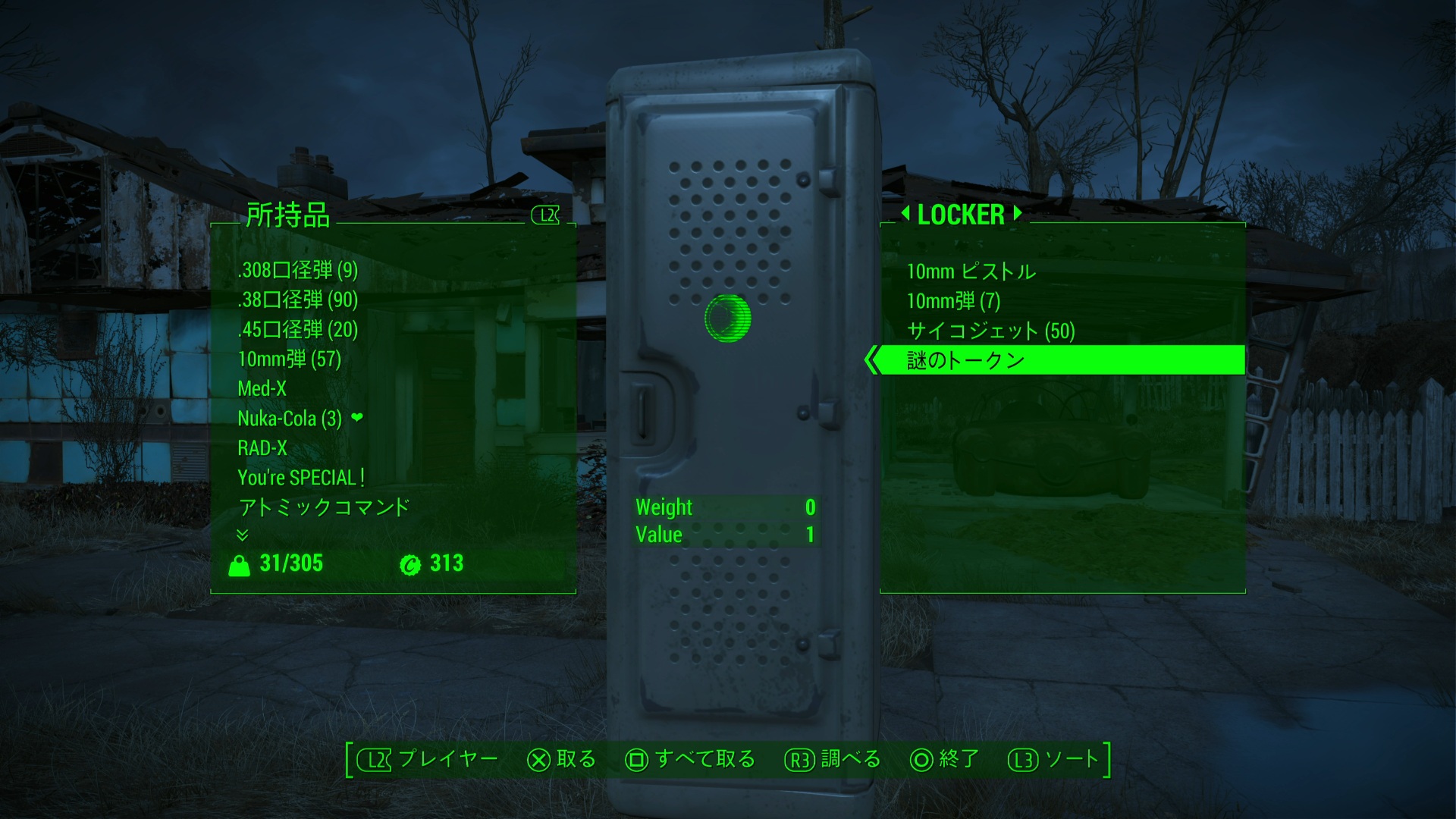Viewport: 1456px width, 819px height.
Task: Select Nuka-Cola (3) entry
Action: (290, 418)
